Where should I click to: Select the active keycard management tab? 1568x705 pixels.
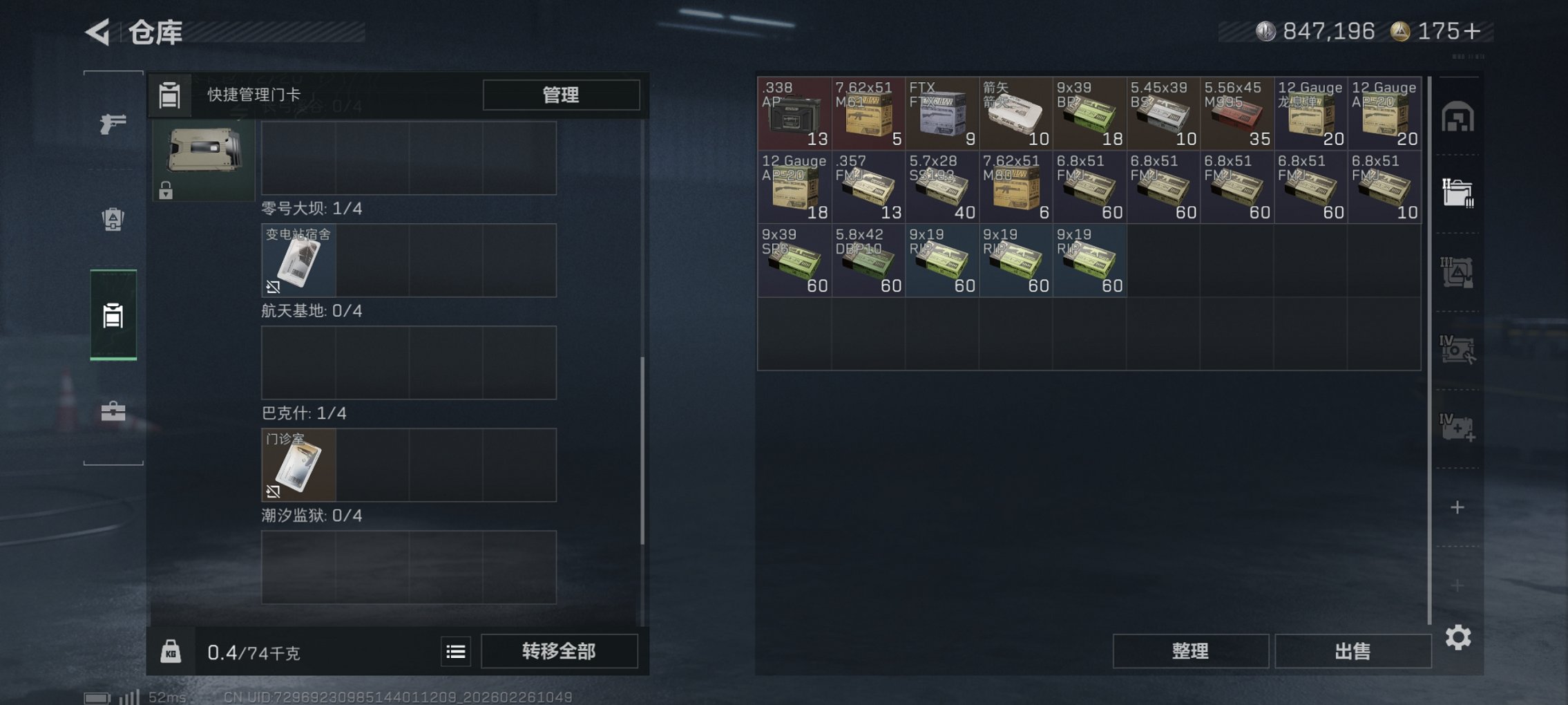[x=113, y=317]
